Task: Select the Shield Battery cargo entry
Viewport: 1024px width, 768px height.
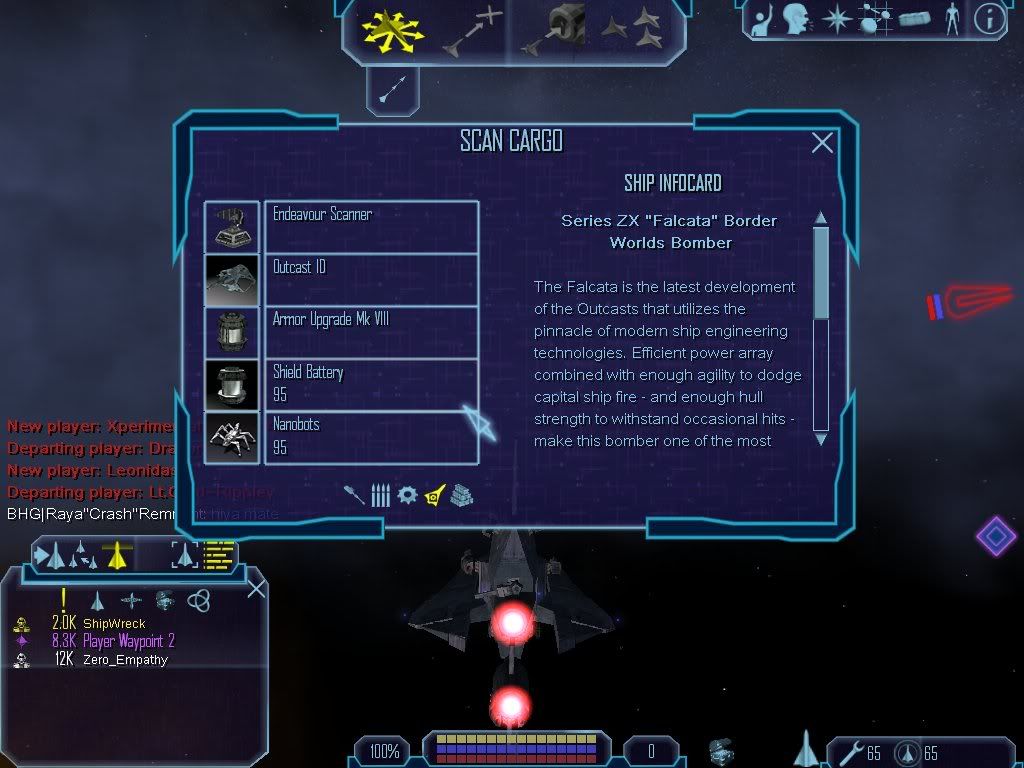Action: (x=371, y=384)
